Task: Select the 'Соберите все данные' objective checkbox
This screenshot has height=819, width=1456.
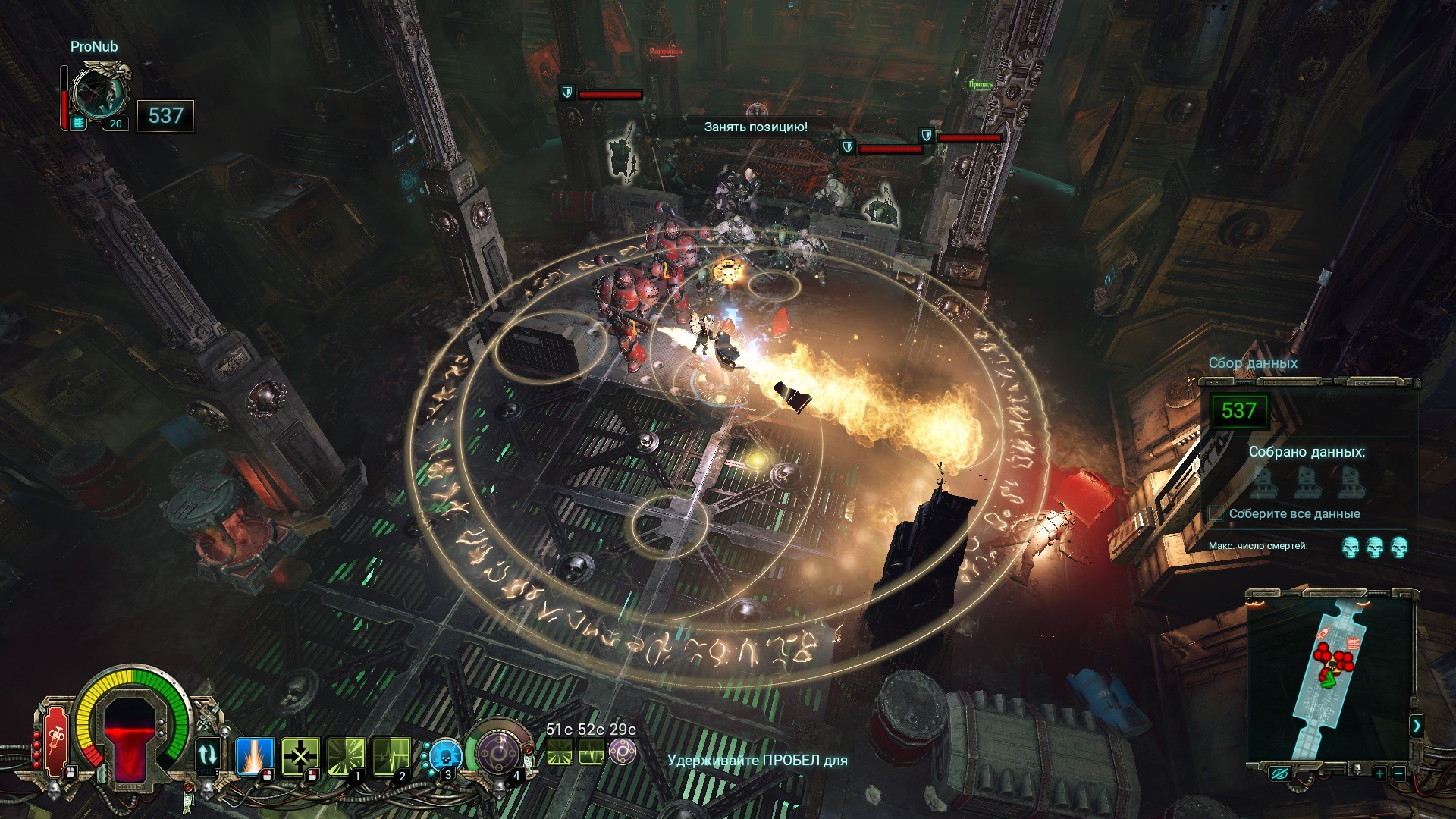Action: coord(1216,513)
